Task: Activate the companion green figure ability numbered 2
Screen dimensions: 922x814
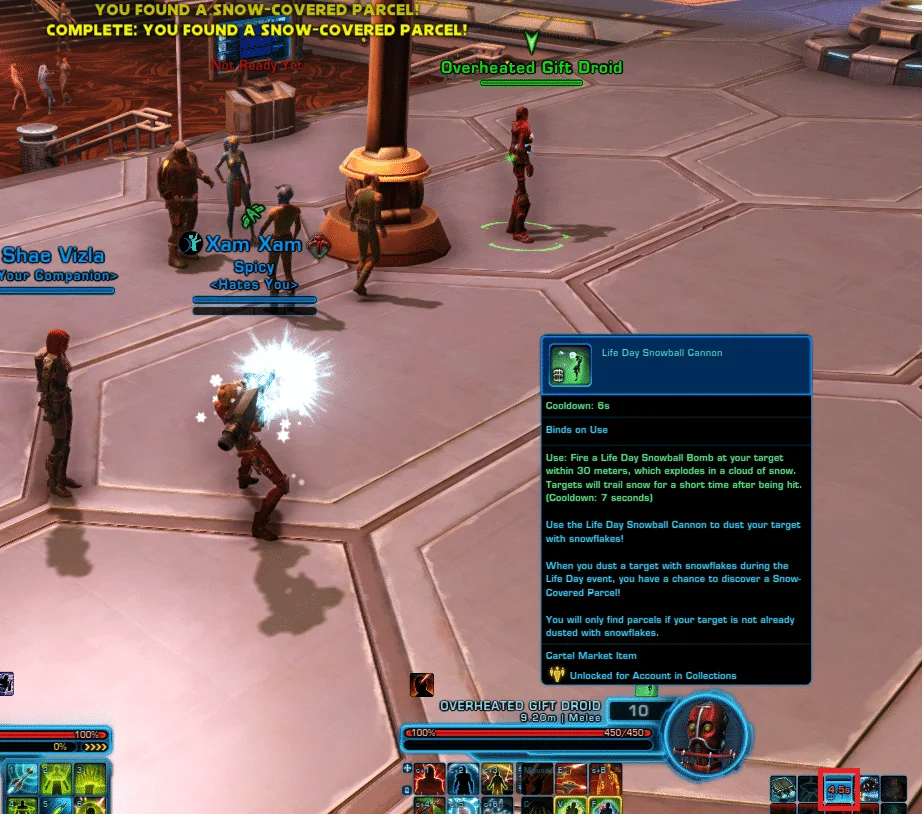Action: 55,777
